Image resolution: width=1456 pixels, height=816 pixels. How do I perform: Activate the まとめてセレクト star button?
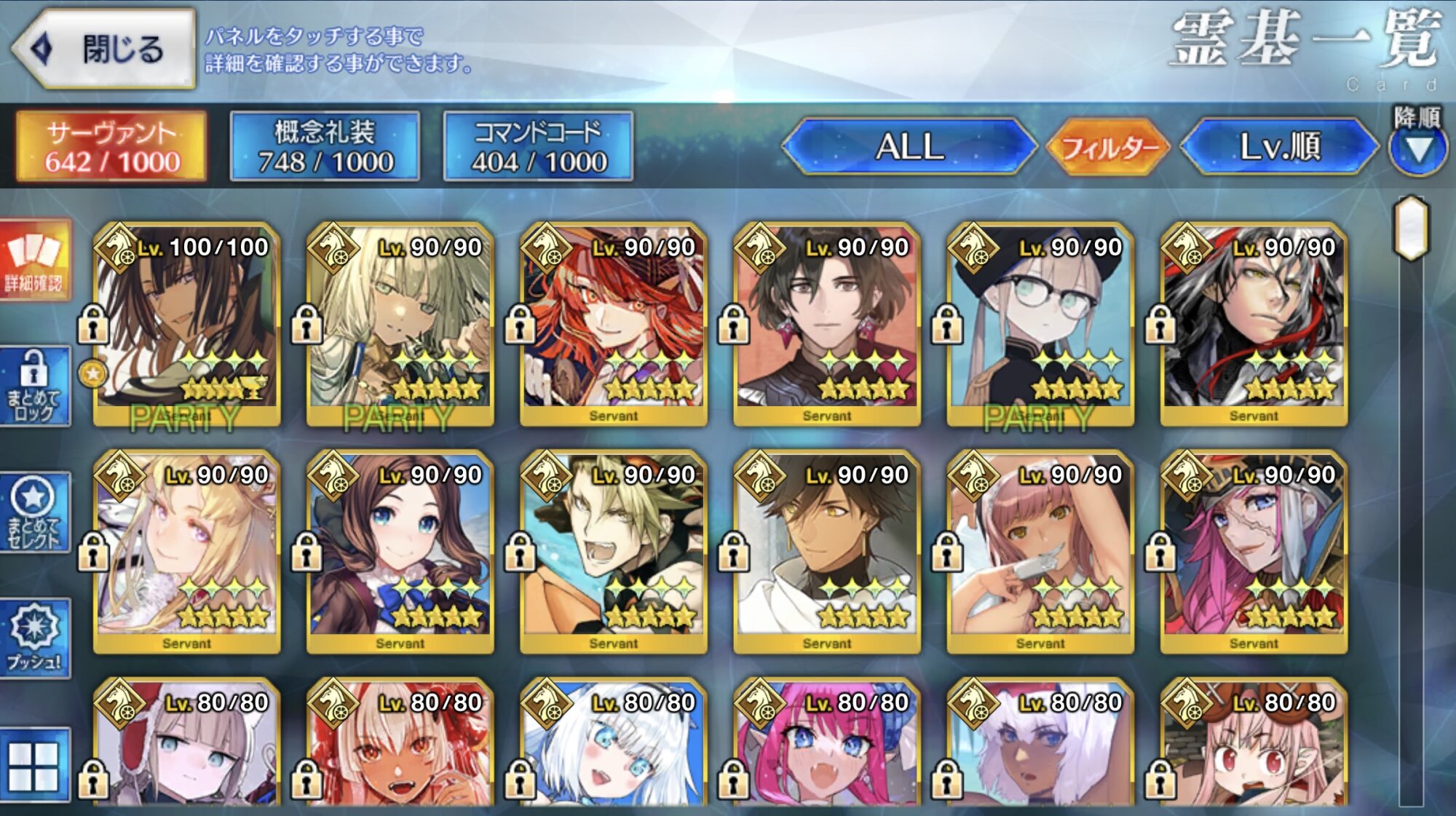tap(35, 512)
